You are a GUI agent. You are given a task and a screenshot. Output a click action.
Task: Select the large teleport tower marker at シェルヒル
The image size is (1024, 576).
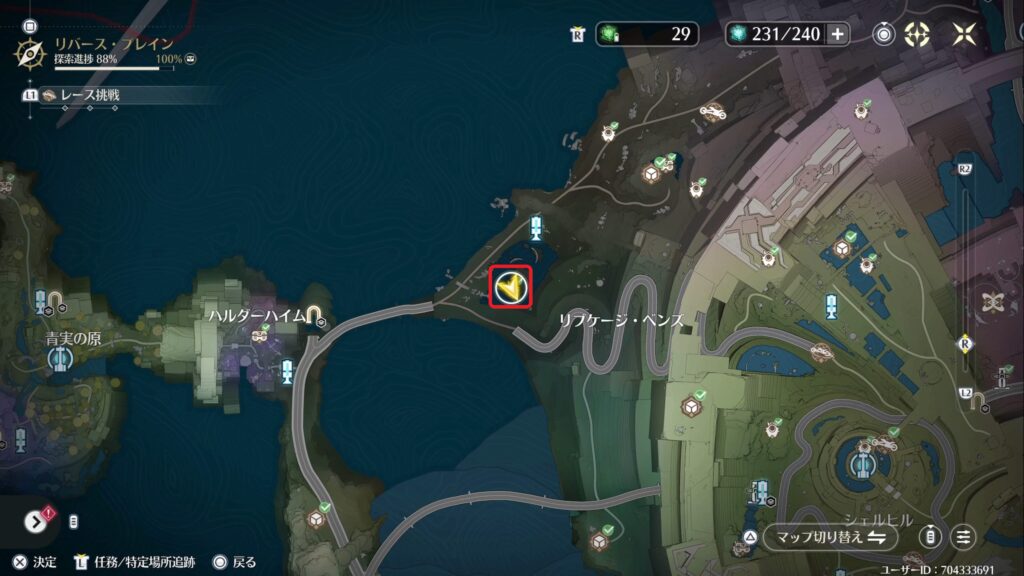click(861, 465)
